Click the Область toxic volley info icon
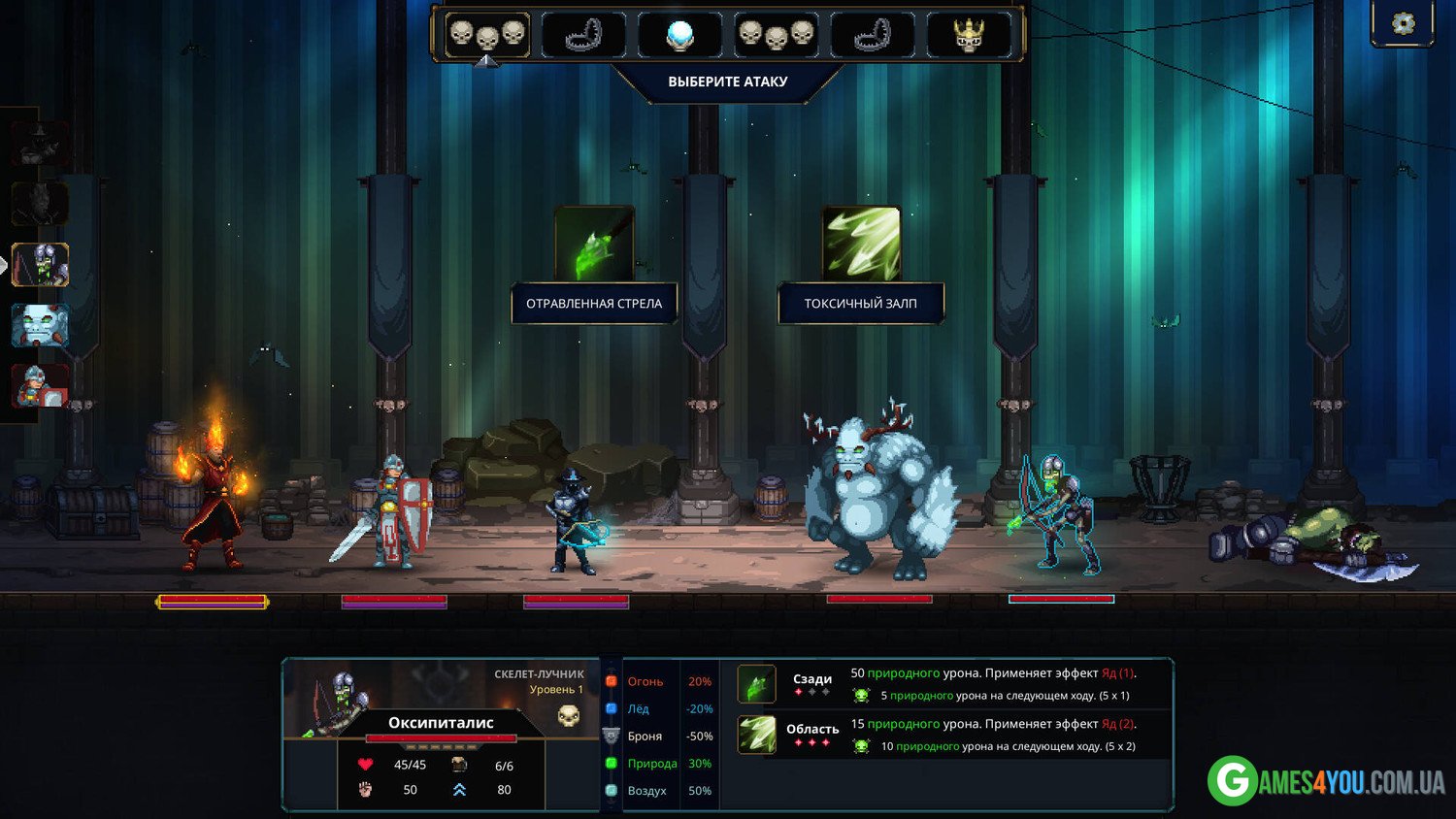This screenshot has width=1456, height=819. [756, 735]
